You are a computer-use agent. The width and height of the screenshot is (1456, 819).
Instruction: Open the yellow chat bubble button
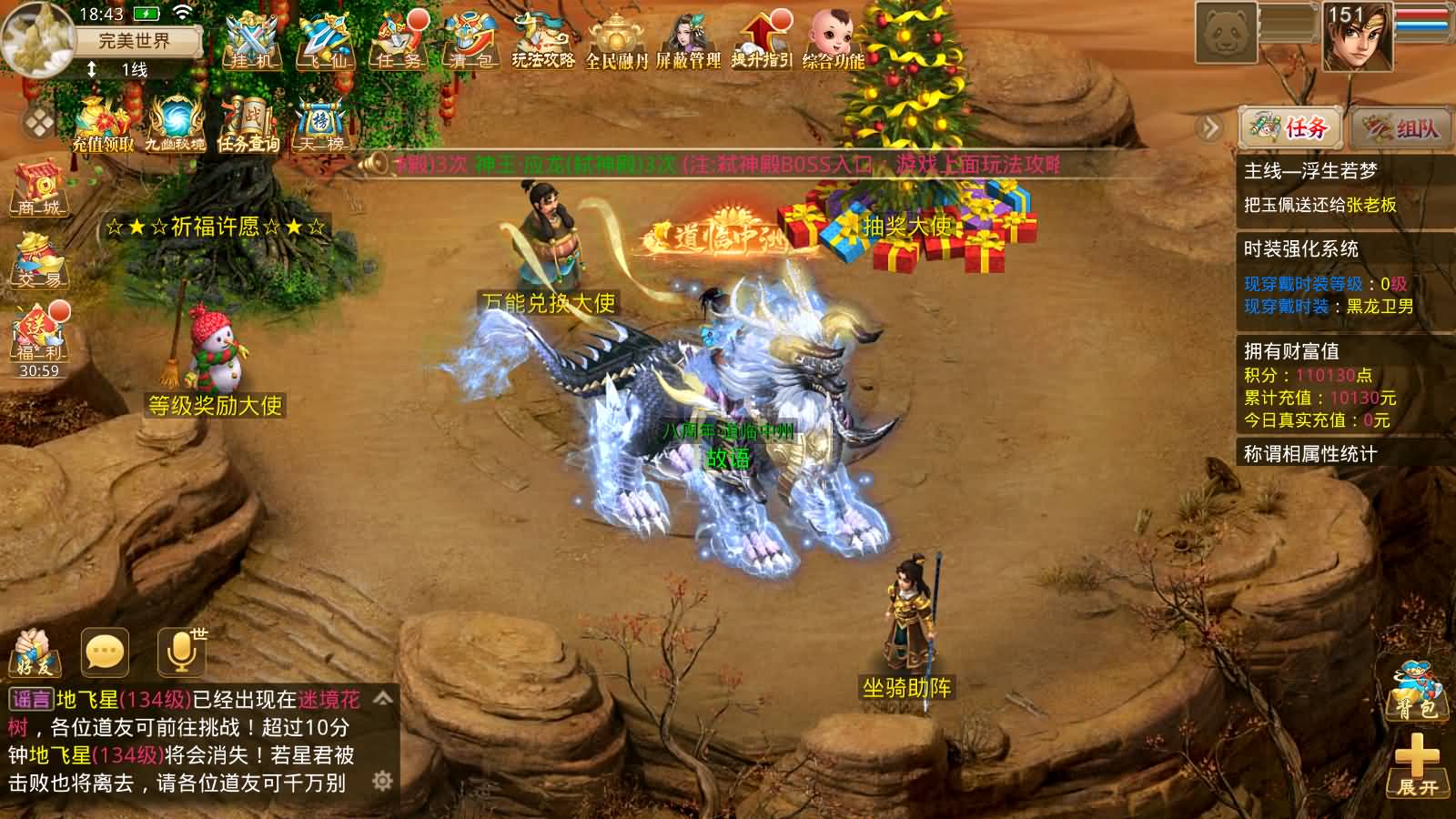(x=105, y=652)
